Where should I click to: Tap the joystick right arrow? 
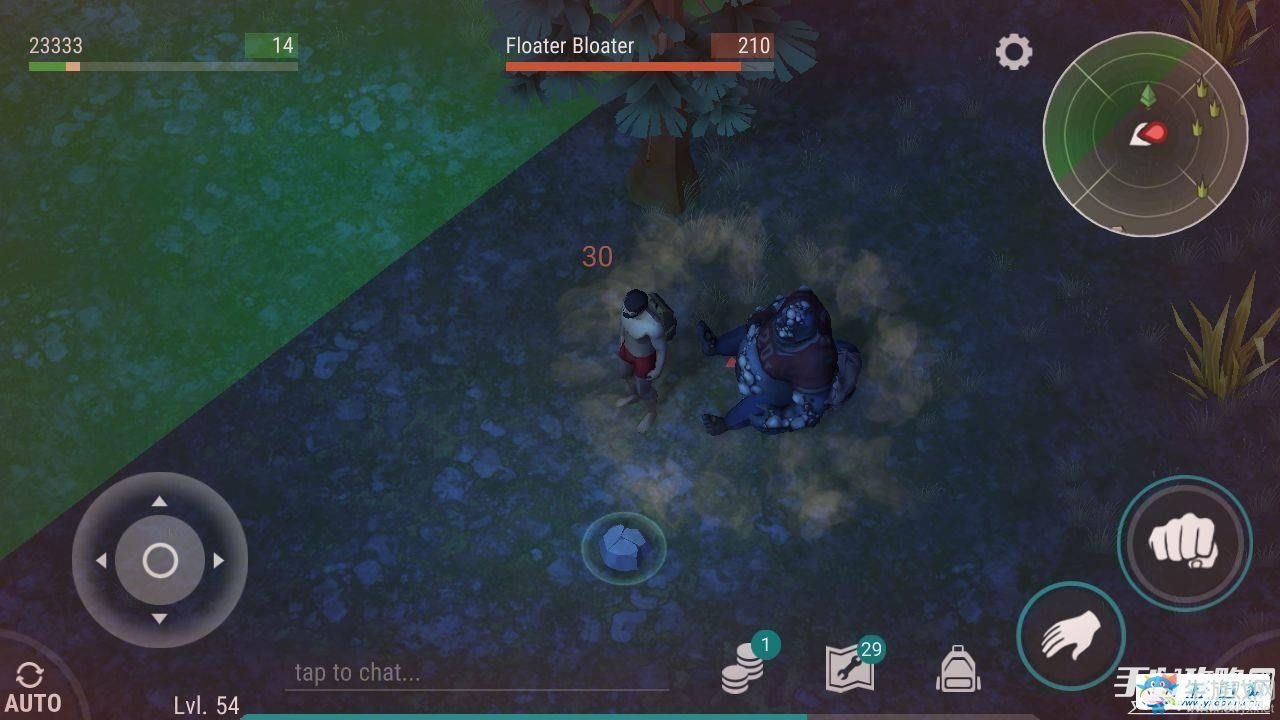(218, 561)
